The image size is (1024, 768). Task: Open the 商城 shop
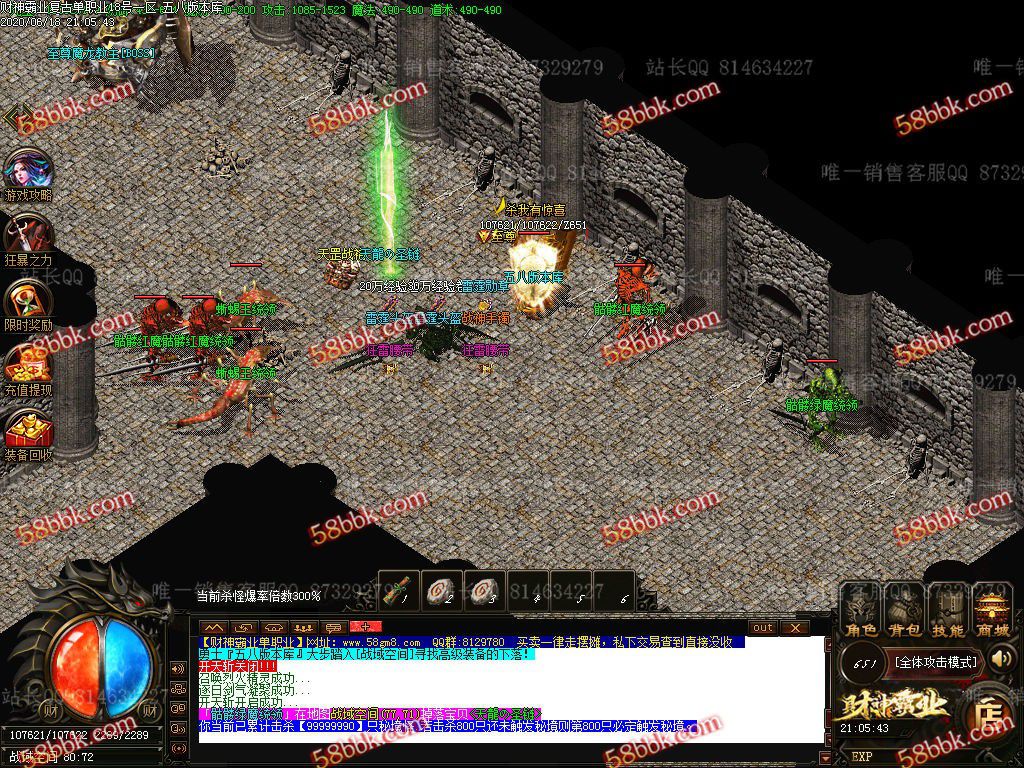992,612
